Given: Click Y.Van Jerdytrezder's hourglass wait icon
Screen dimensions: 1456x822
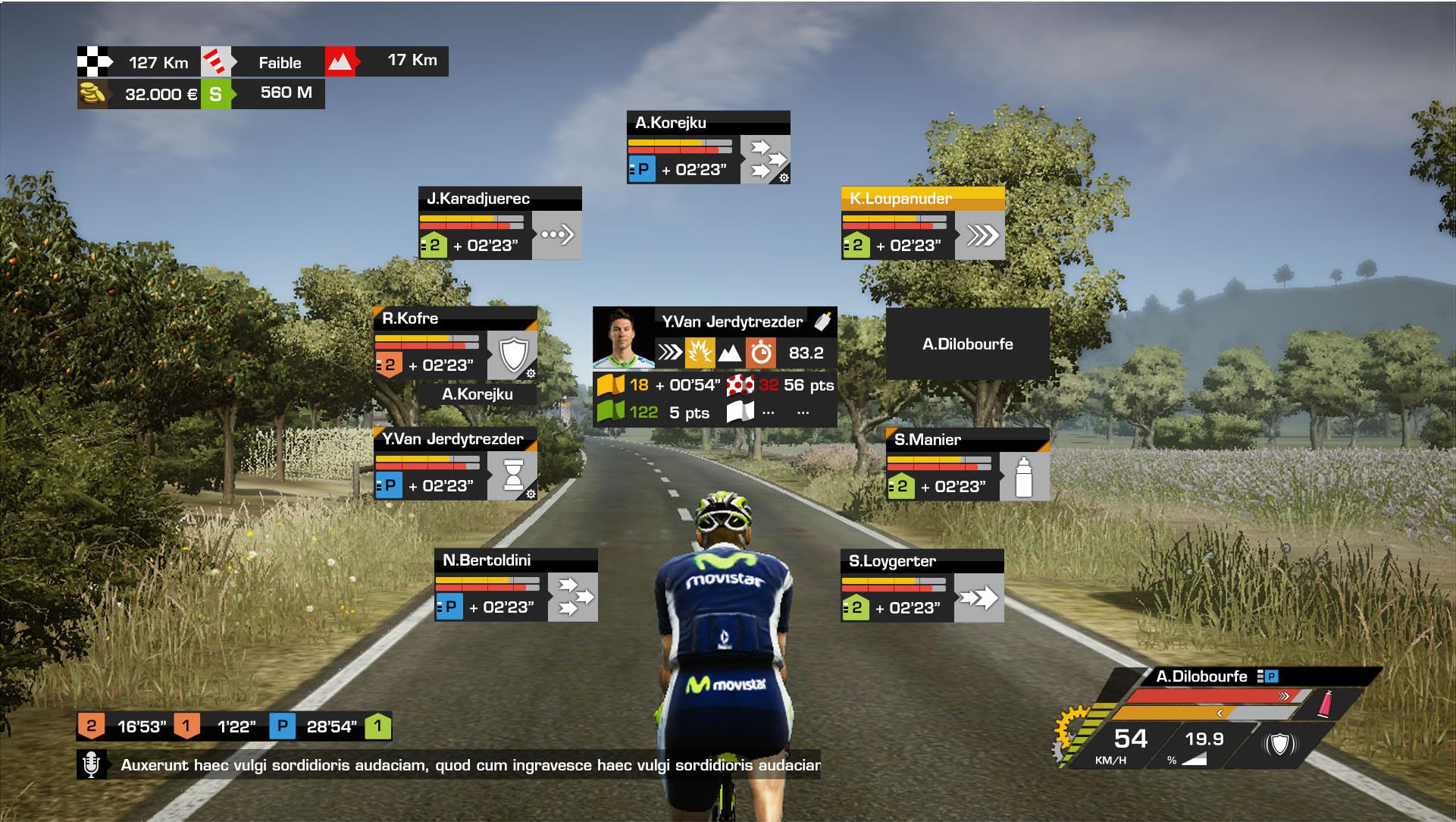Looking at the screenshot, I should pos(513,475).
